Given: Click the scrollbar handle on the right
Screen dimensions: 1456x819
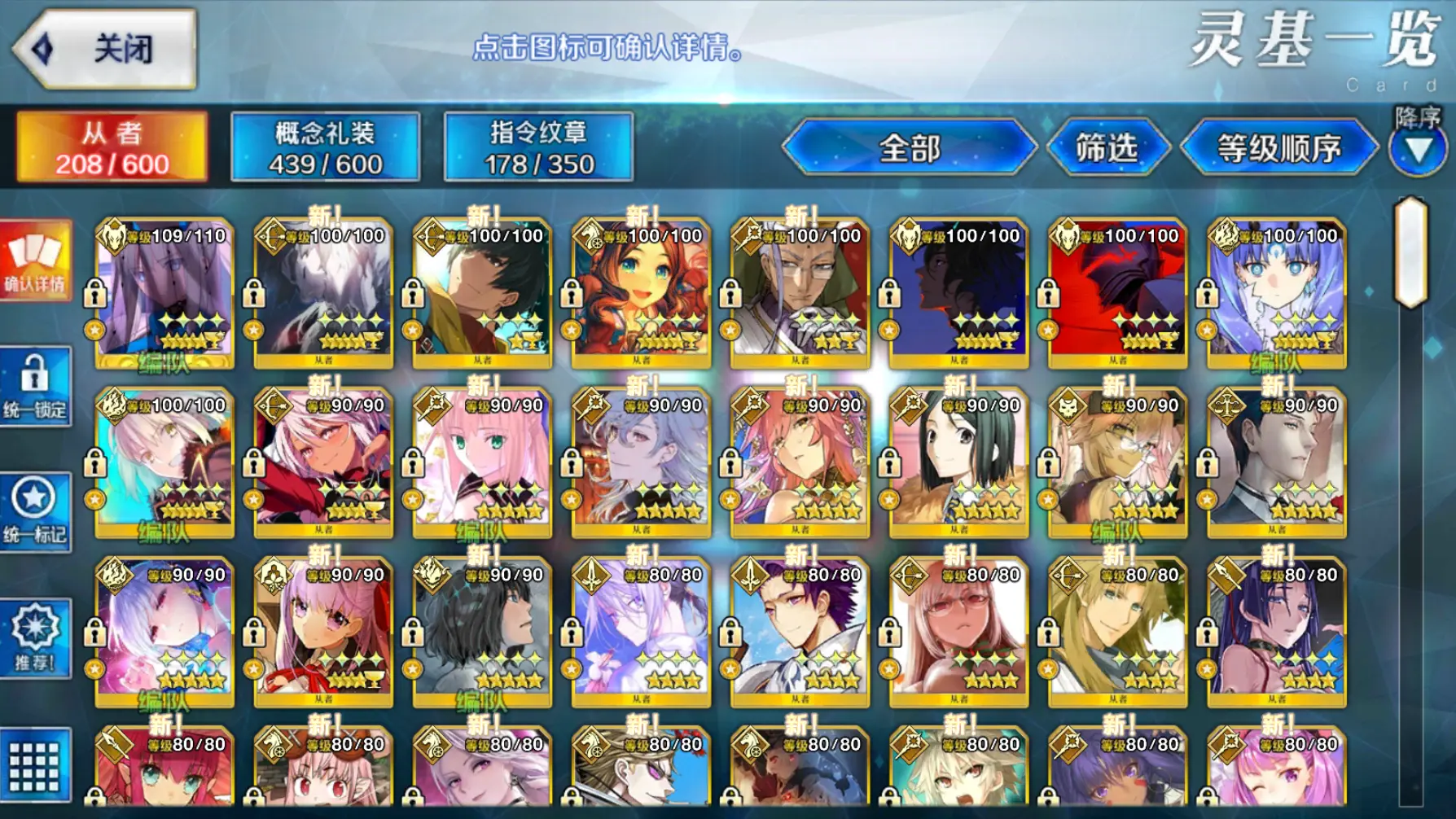Looking at the screenshot, I should [x=1411, y=251].
